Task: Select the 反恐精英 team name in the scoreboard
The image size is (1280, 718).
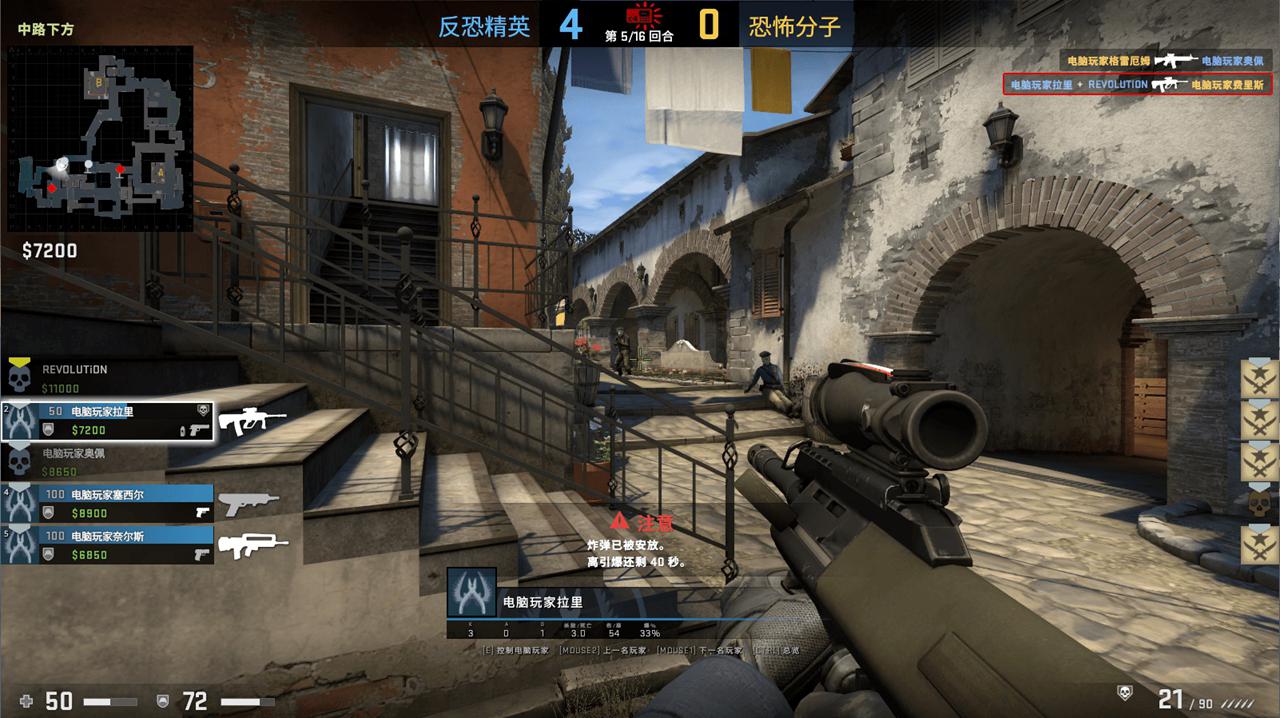Action: pyautogui.click(x=484, y=27)
